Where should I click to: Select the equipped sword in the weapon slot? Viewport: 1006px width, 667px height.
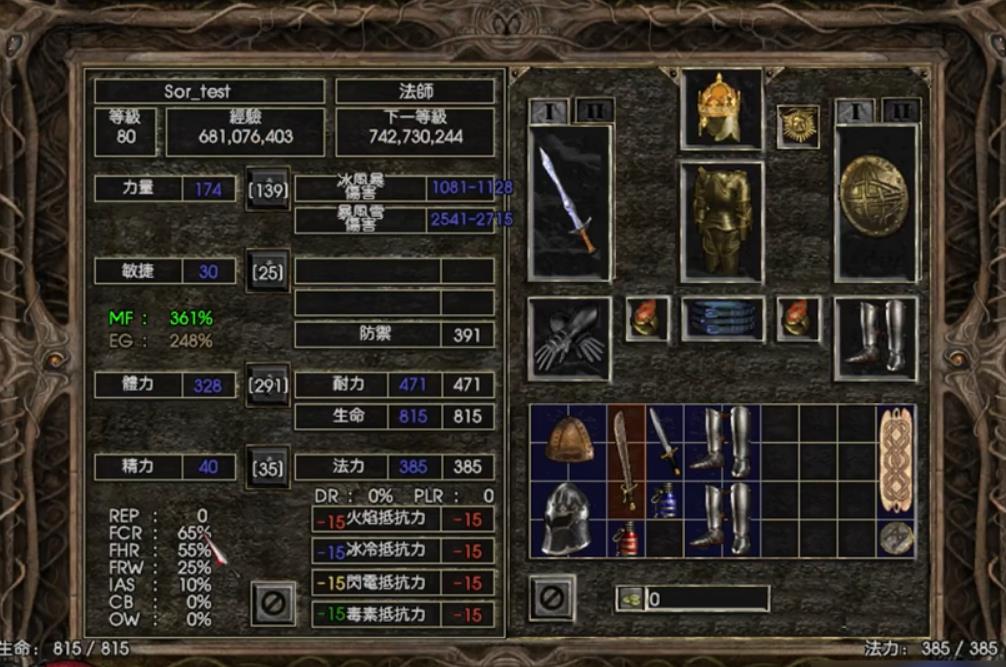[570, 201]
